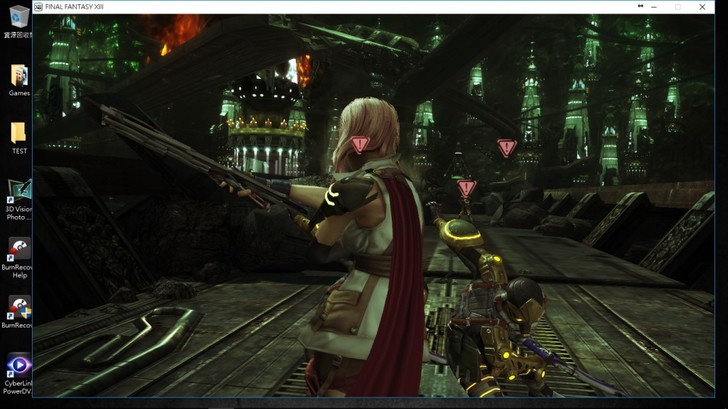Close the FINAL FANTASY XIII window
Image resolution: width=728 pixels, height=409 pixels.
702,6
